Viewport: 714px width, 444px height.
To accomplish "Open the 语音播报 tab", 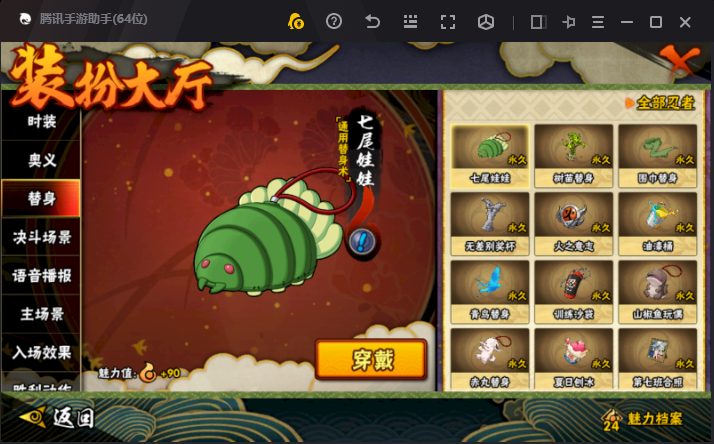I will (x=41, y=275).
